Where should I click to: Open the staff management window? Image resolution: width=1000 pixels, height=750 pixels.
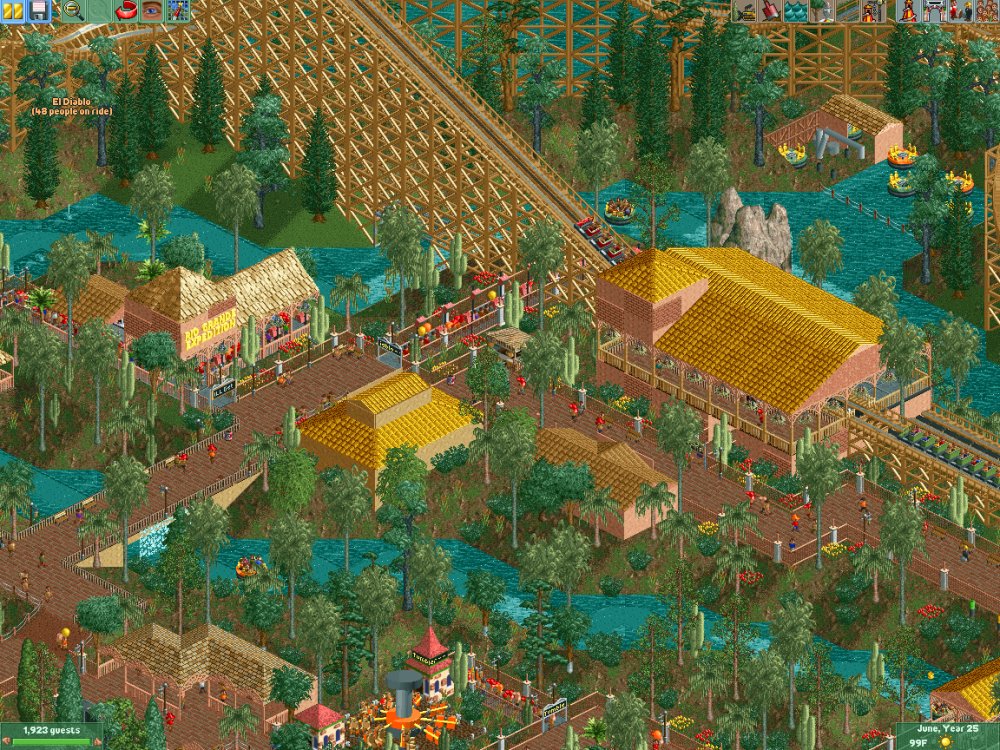958,11
